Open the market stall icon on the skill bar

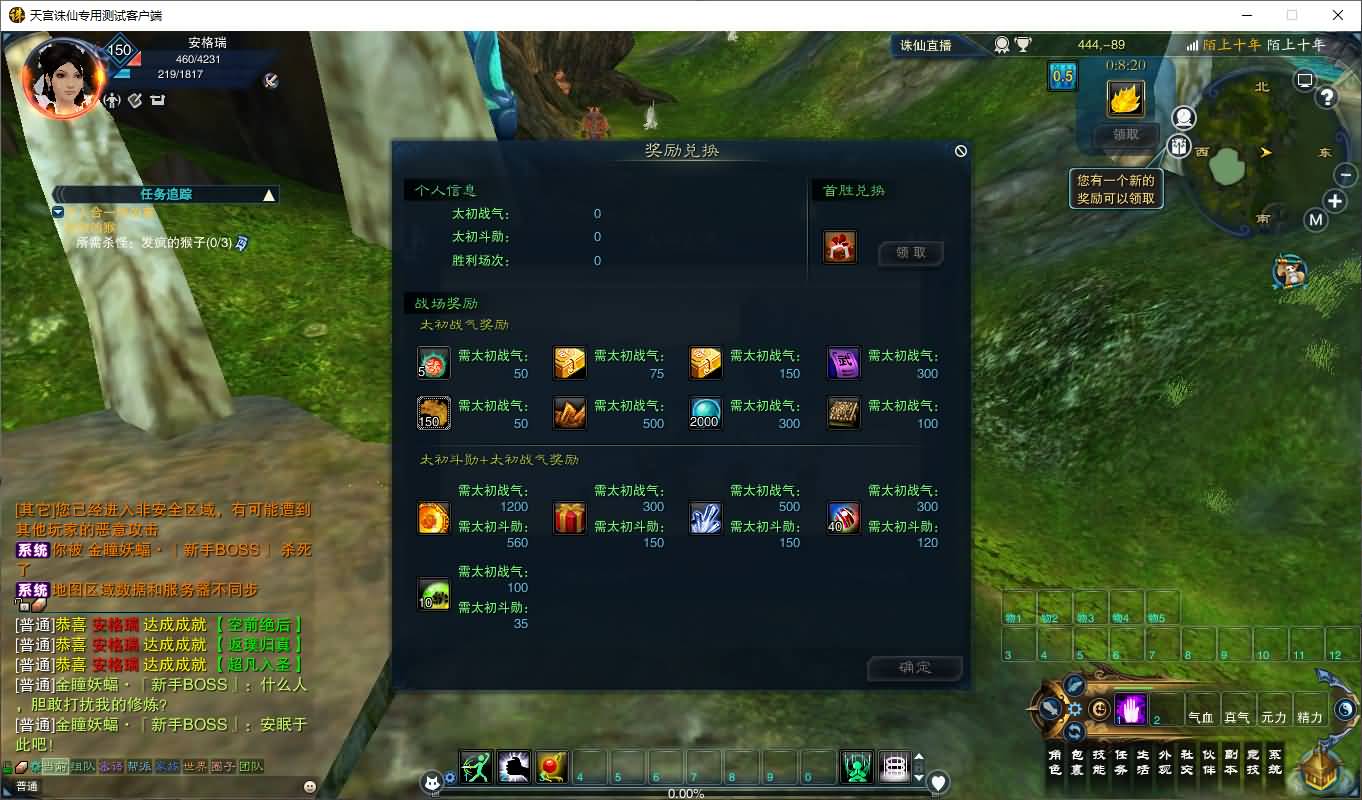[x=892, y=768]
